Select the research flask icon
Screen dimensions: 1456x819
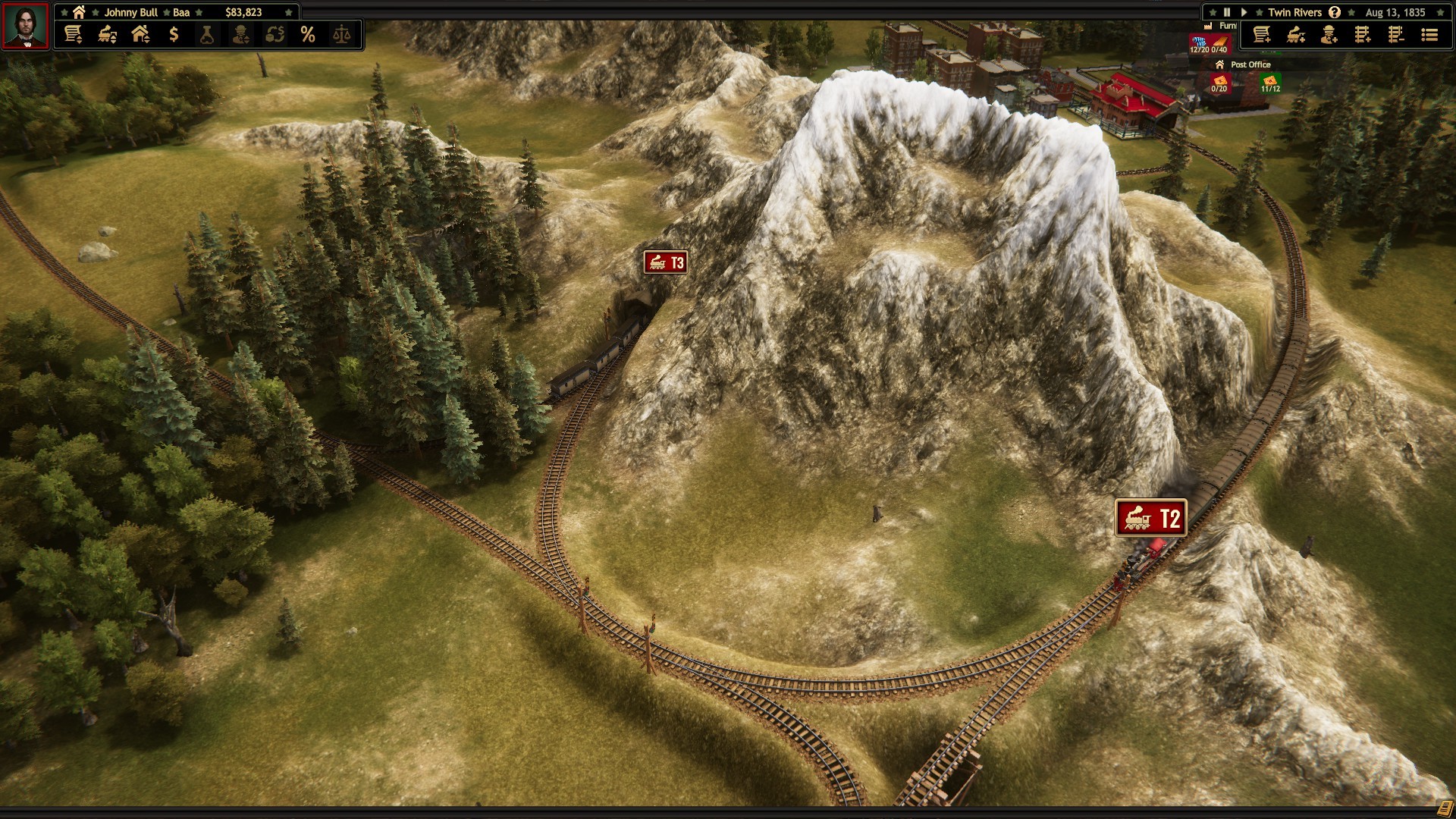207,34
